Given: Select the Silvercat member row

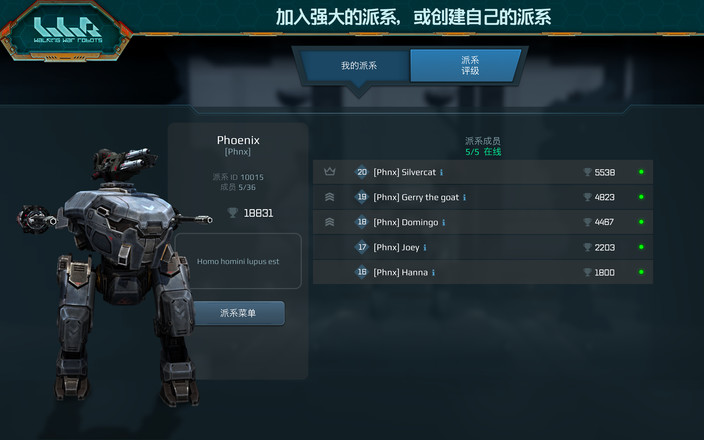Looking at the screenshot, I should point(482,172).
